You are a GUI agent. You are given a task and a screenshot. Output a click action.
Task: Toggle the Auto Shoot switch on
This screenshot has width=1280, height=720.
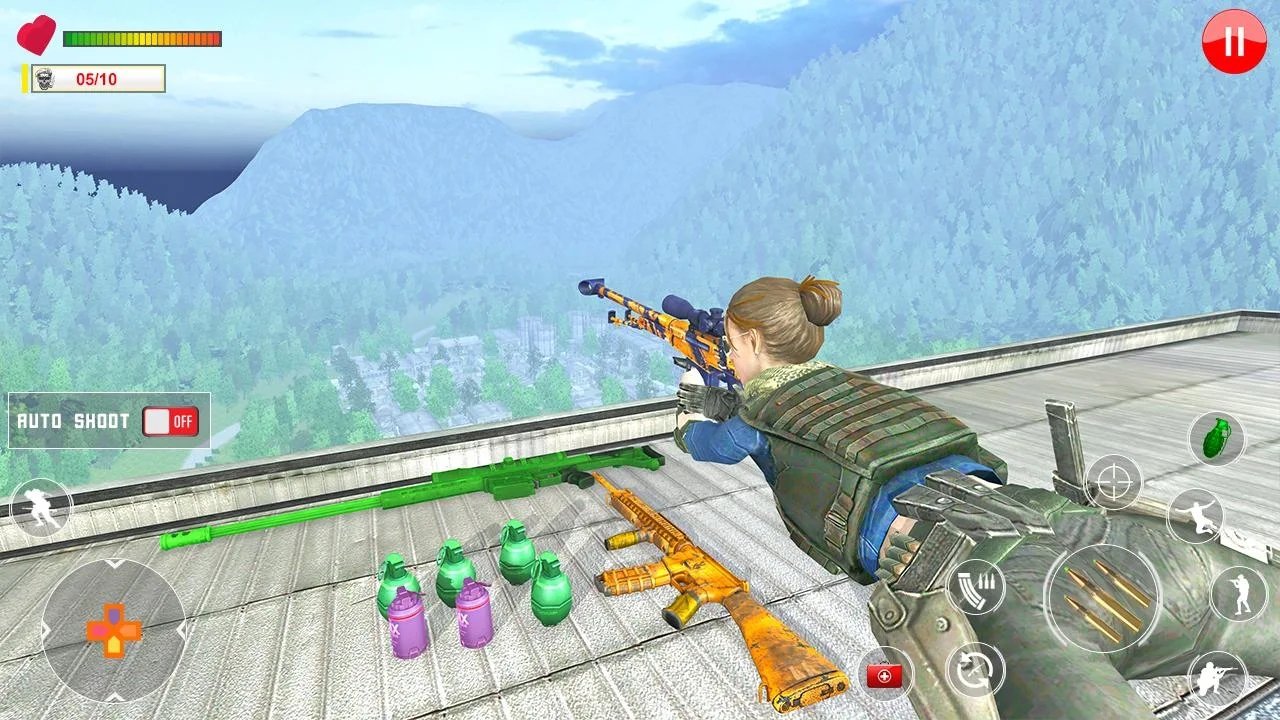[x=170, y=421]
